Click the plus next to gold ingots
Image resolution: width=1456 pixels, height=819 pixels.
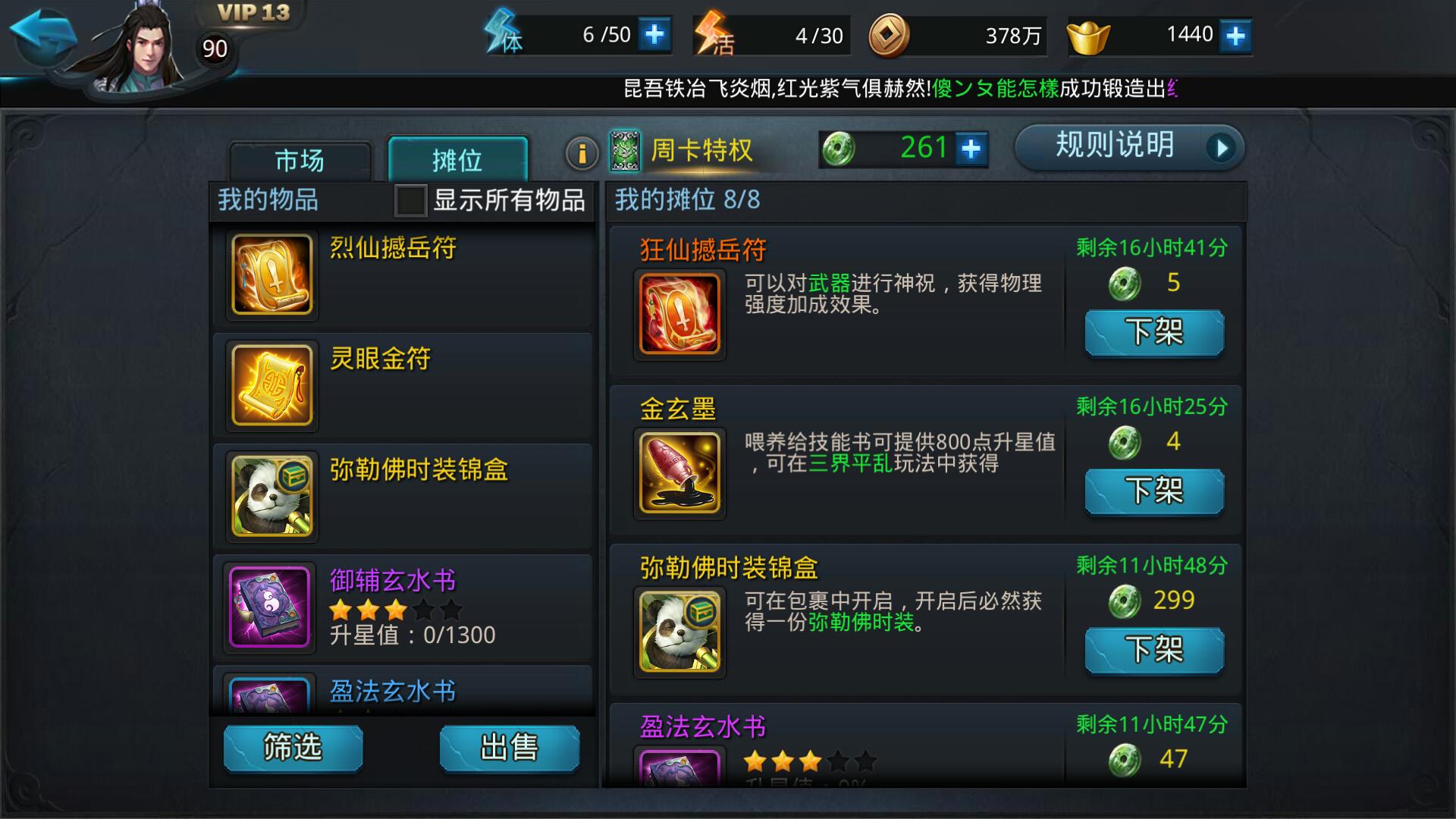pos(1235,34)
